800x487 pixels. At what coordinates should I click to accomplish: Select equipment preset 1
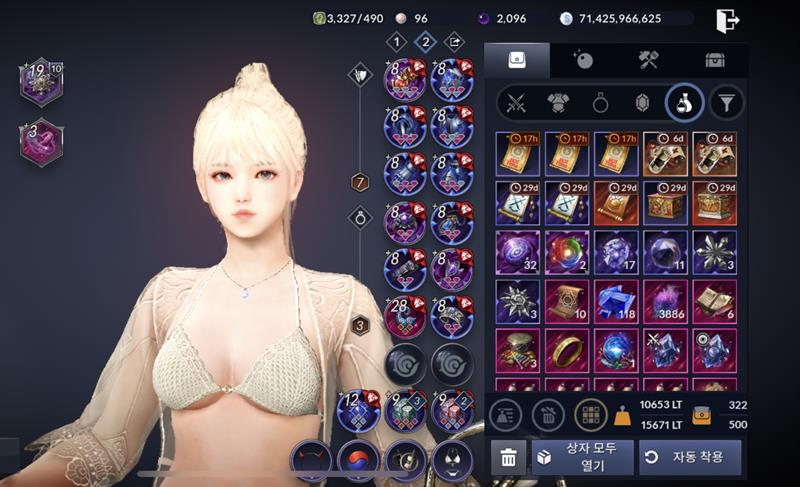(397, 42)
